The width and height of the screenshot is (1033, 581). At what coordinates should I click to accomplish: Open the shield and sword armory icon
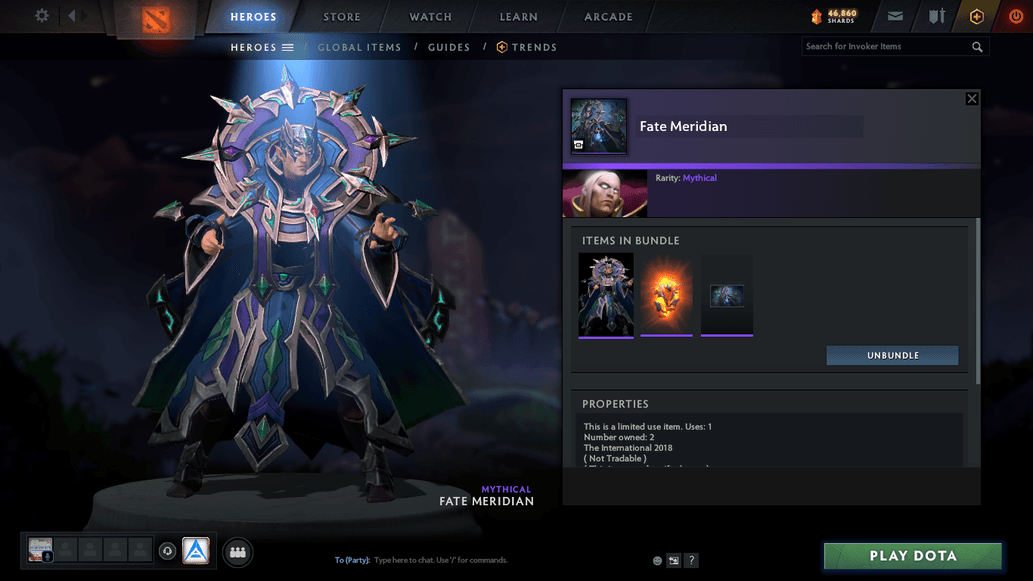pyautogui.click(x=936, y=17)
